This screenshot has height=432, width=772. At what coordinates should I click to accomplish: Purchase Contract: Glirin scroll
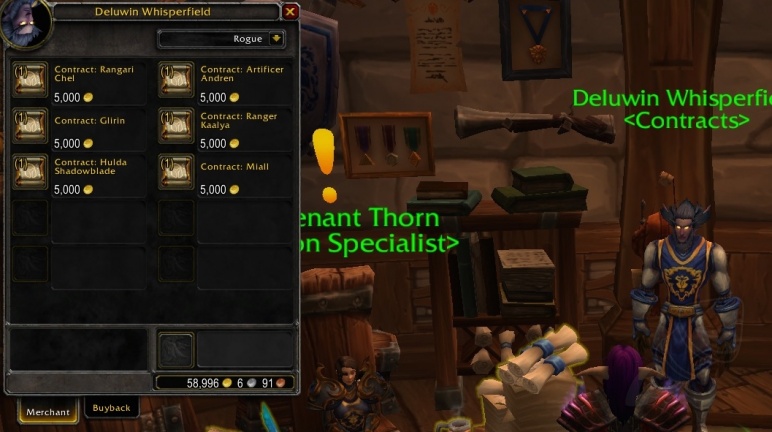(30, 126)
